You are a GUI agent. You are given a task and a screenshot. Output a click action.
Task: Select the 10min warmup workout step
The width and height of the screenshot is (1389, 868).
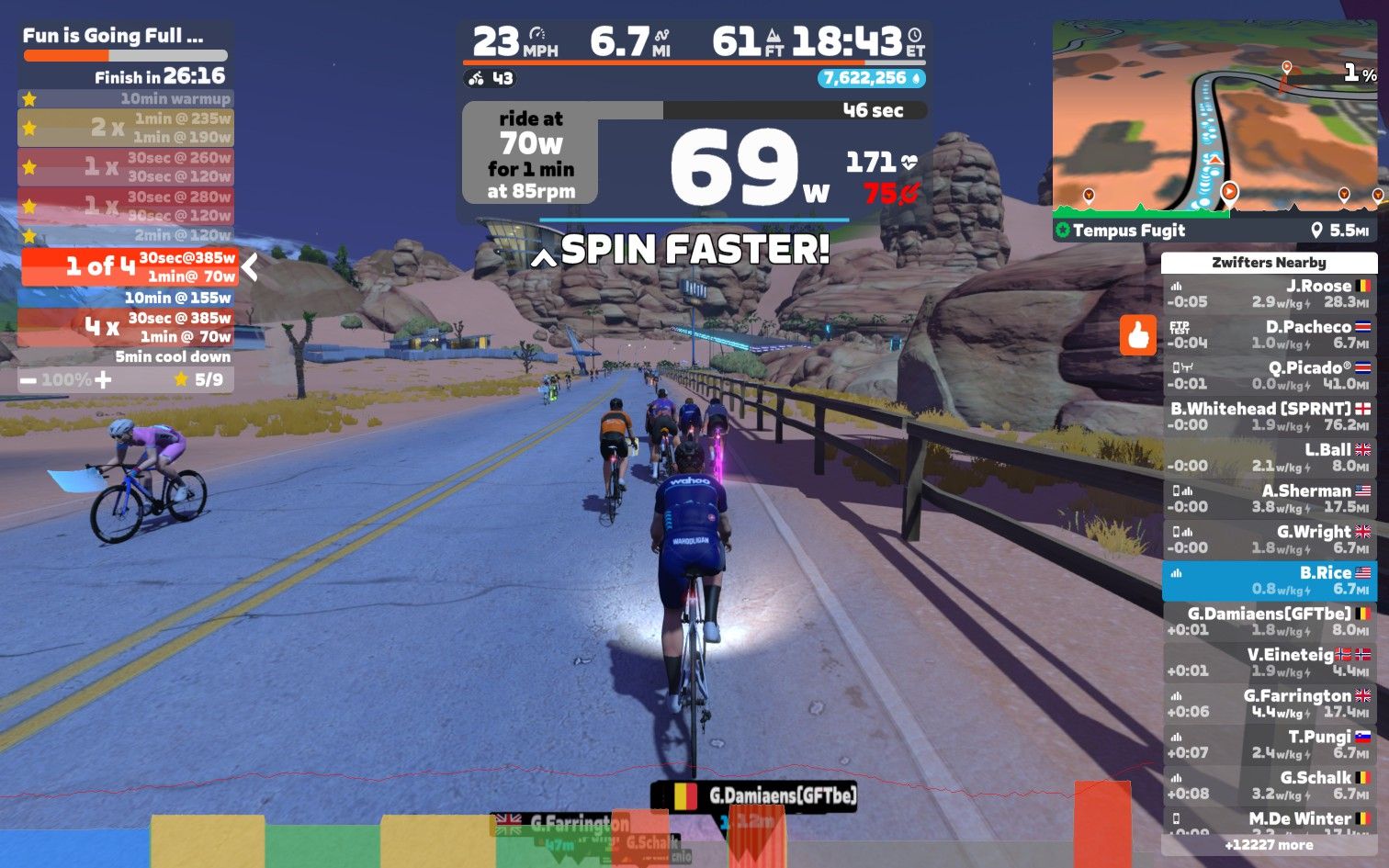pyautogui.click(x=125, y=98)
